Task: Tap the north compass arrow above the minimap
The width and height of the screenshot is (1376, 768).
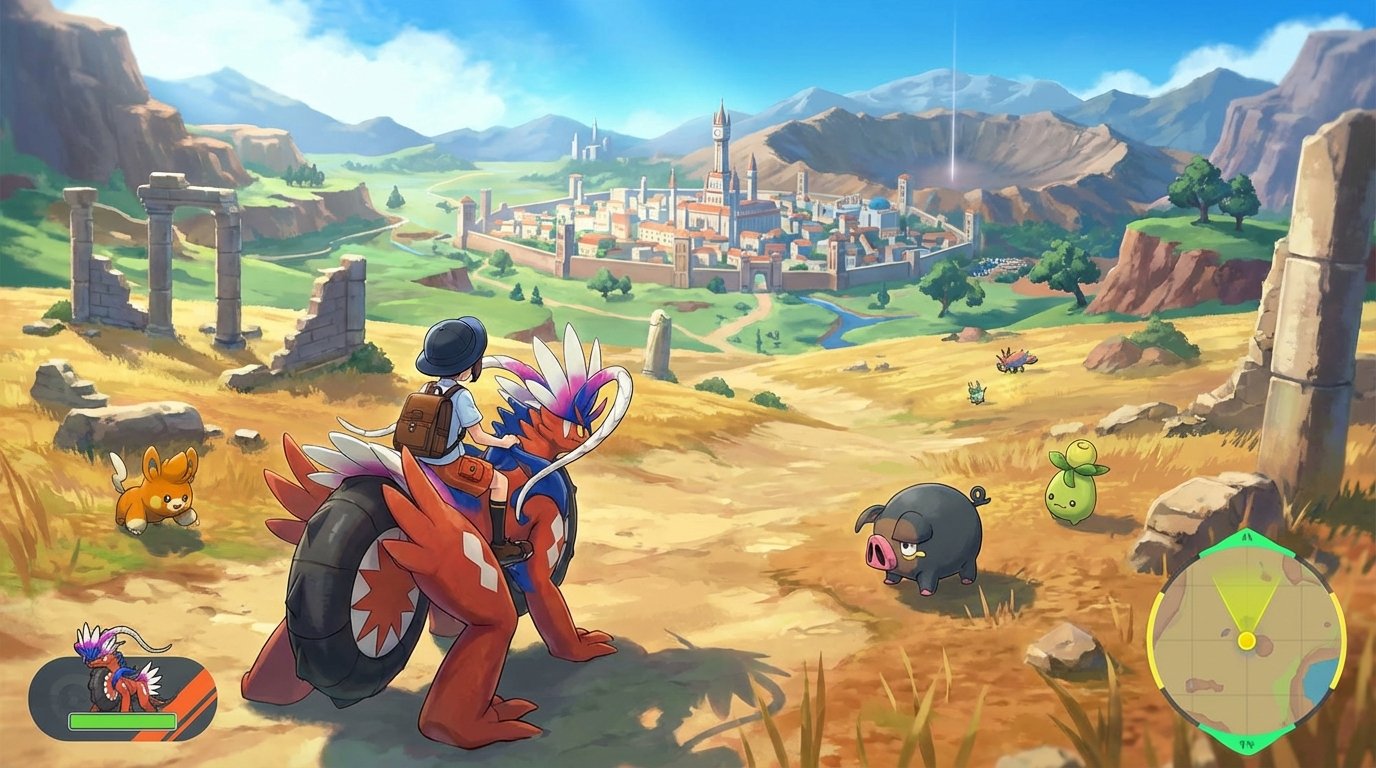Action: coord(1245,536)
